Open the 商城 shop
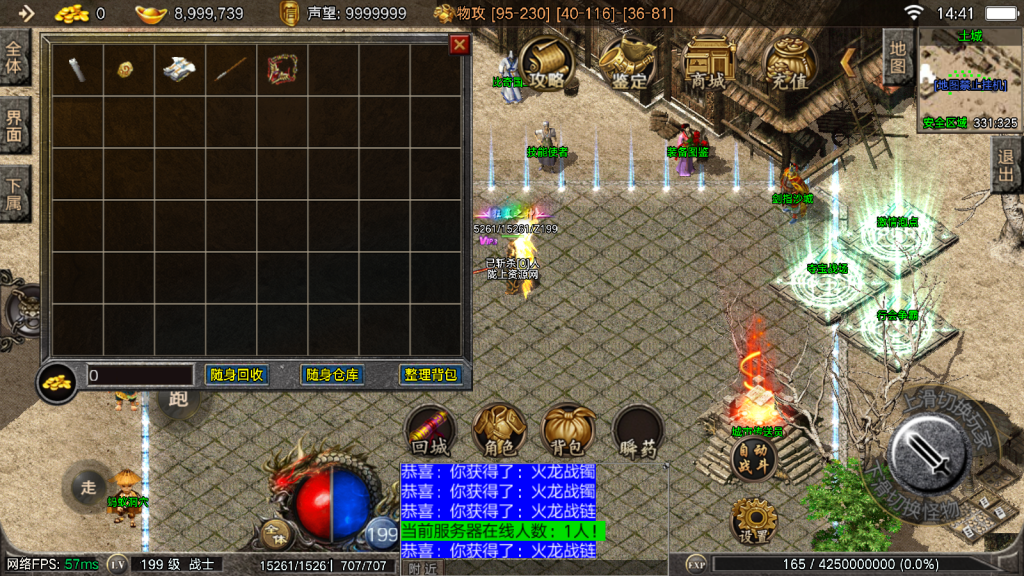Image resolution: width=1024 pixels, height=576 pixels. (x=708, y=66)
